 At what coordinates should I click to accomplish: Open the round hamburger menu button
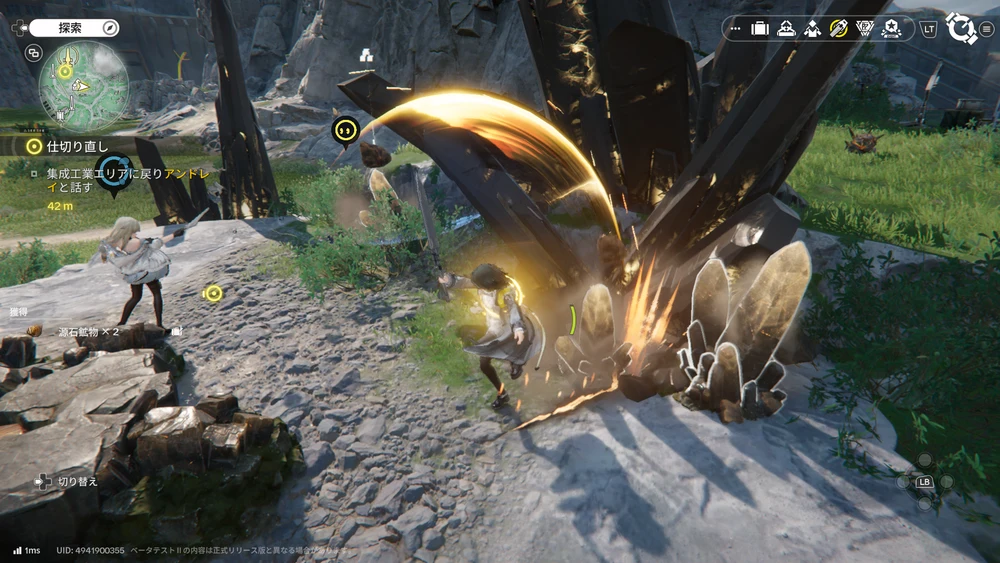click(x=987, y=29)
